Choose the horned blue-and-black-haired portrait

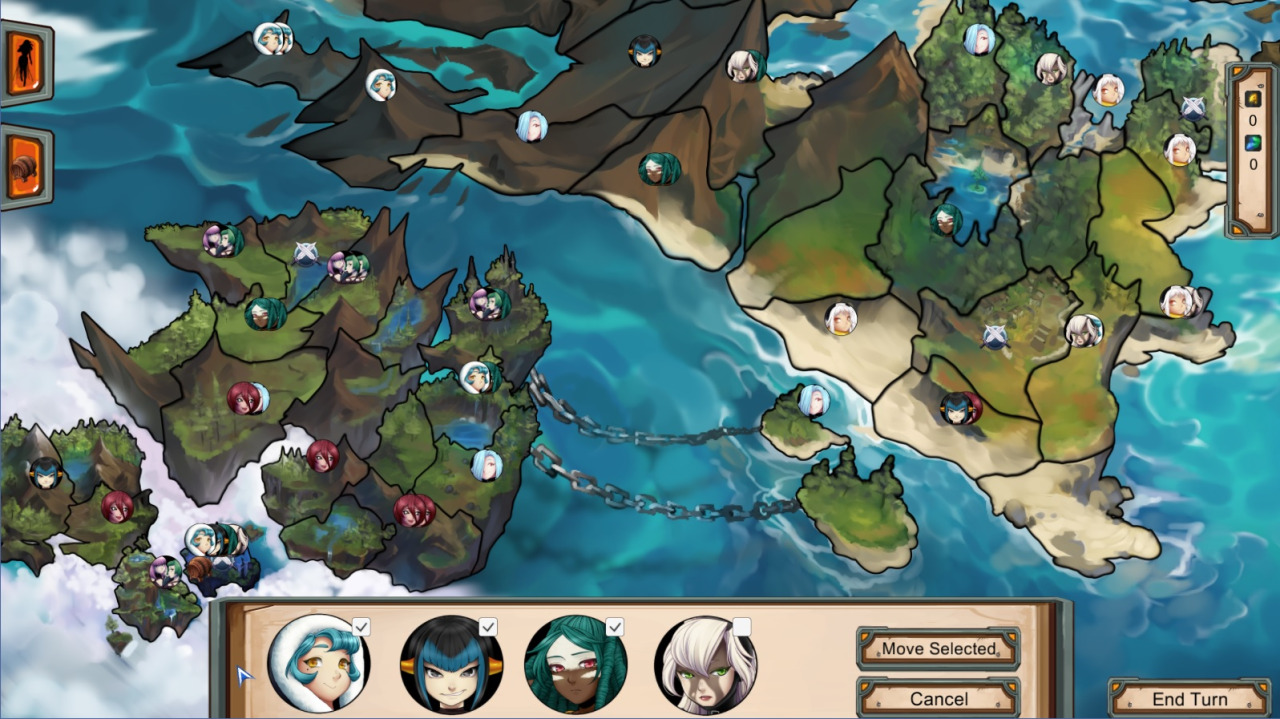tap(450, 665)
